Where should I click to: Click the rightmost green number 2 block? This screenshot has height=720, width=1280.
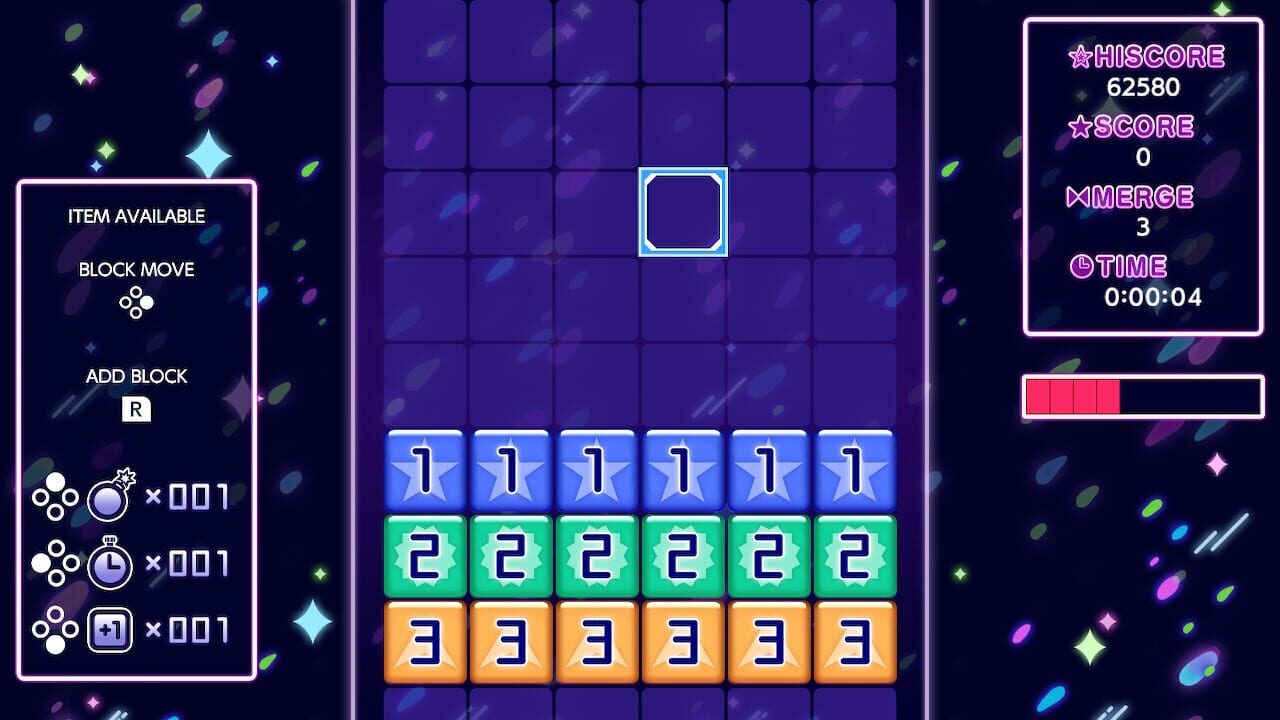pyautogui.click(x=855, y=556)
